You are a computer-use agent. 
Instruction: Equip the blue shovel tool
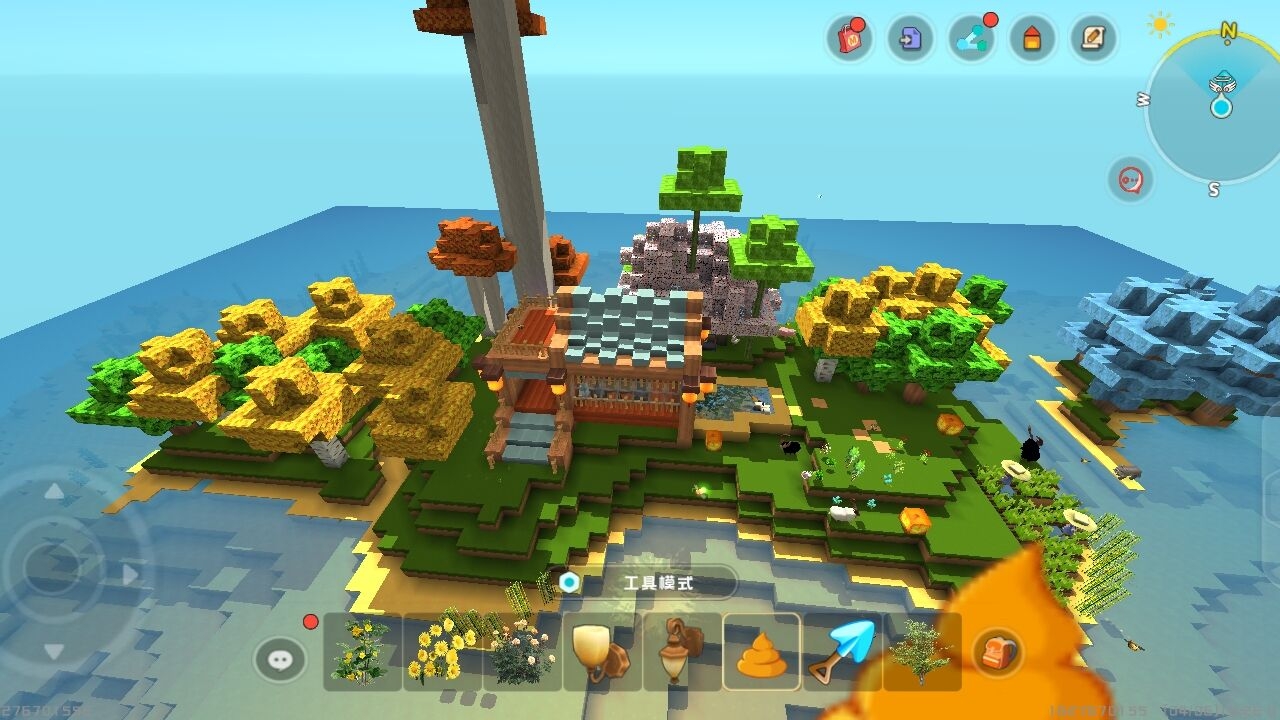(842, 652)
